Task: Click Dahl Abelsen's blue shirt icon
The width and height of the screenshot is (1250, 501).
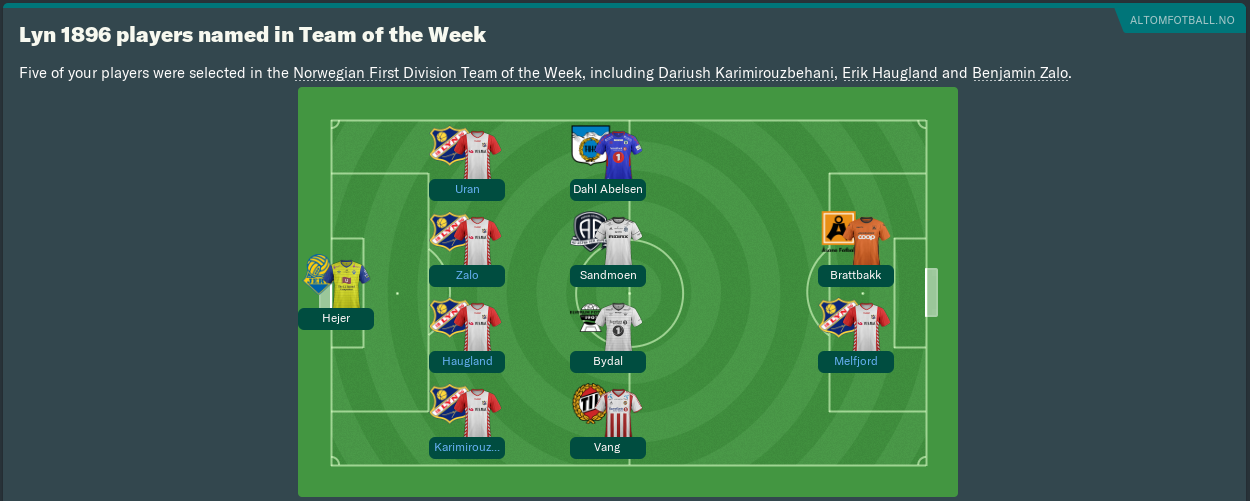Action: [x=618, y=154]
